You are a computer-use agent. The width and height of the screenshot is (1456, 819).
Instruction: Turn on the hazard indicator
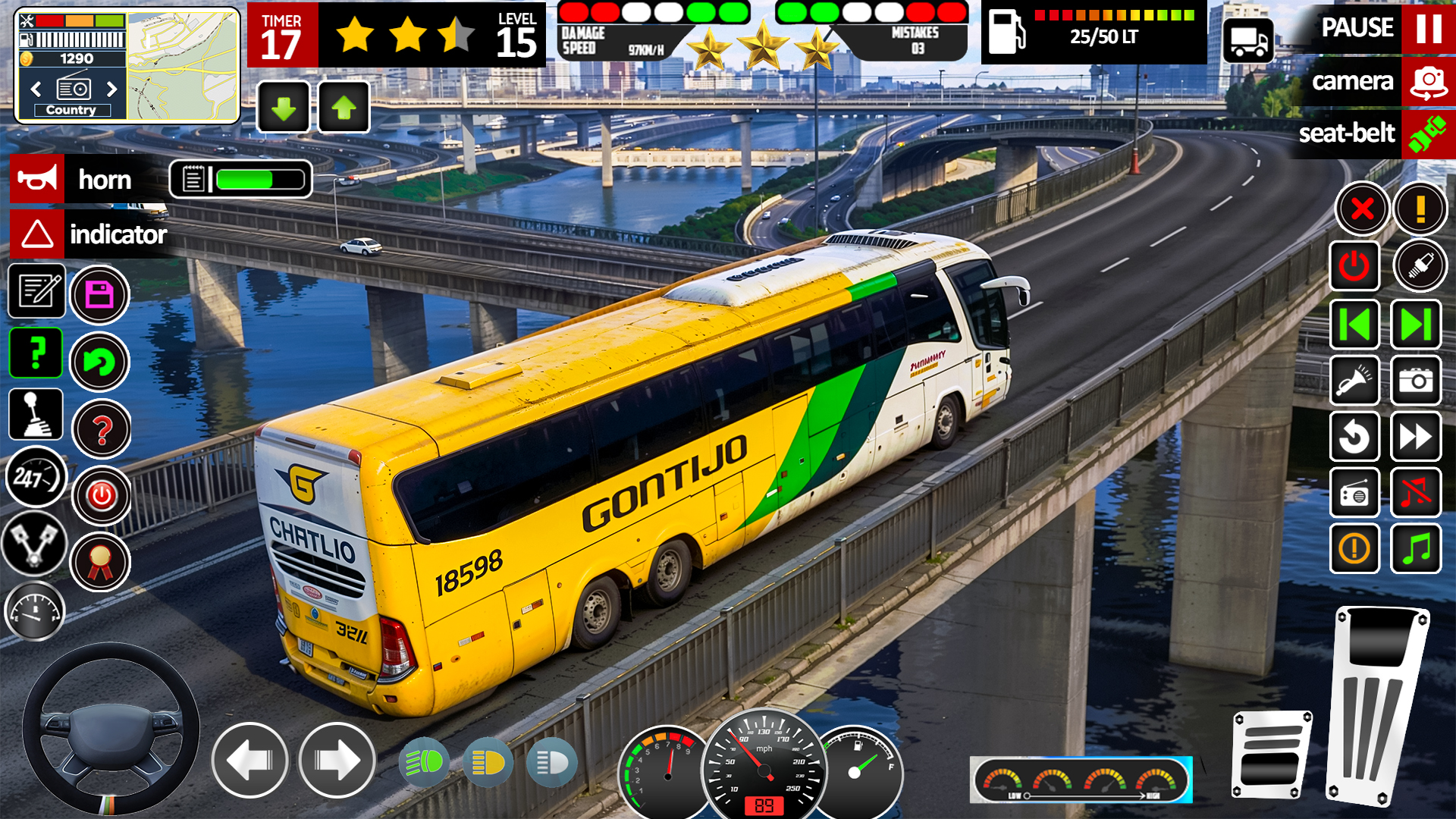click(x=38, y=234)
